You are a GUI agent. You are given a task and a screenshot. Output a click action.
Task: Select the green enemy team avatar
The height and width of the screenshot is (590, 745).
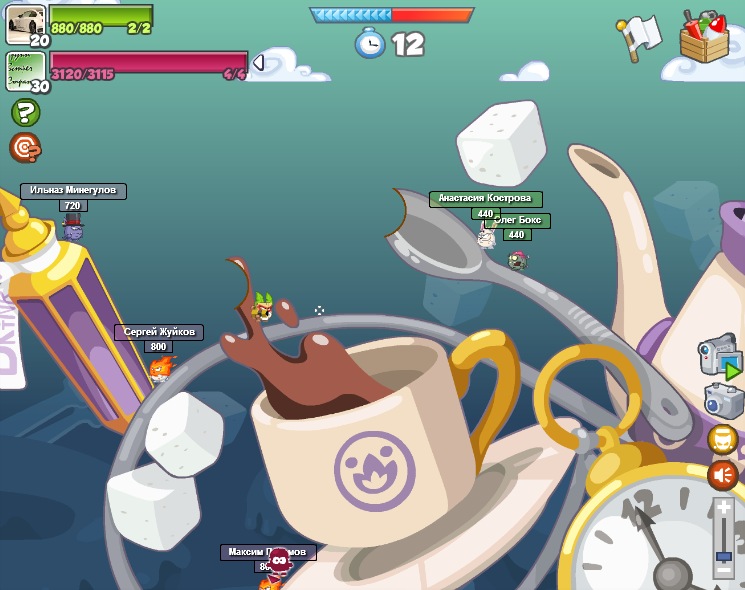click(25, 70)
